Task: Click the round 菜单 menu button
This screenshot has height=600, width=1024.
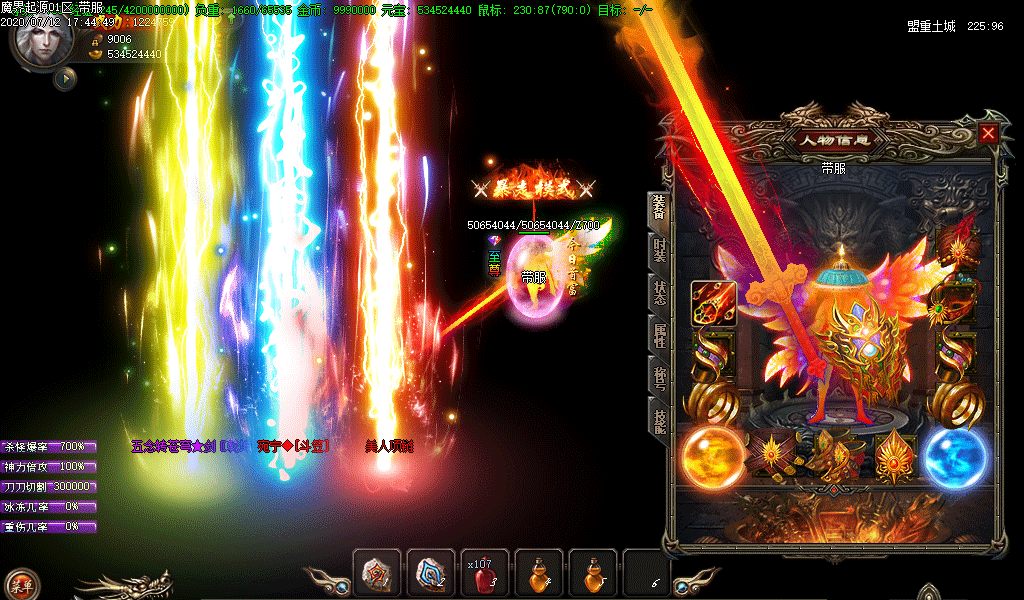Action: [21, 585]
